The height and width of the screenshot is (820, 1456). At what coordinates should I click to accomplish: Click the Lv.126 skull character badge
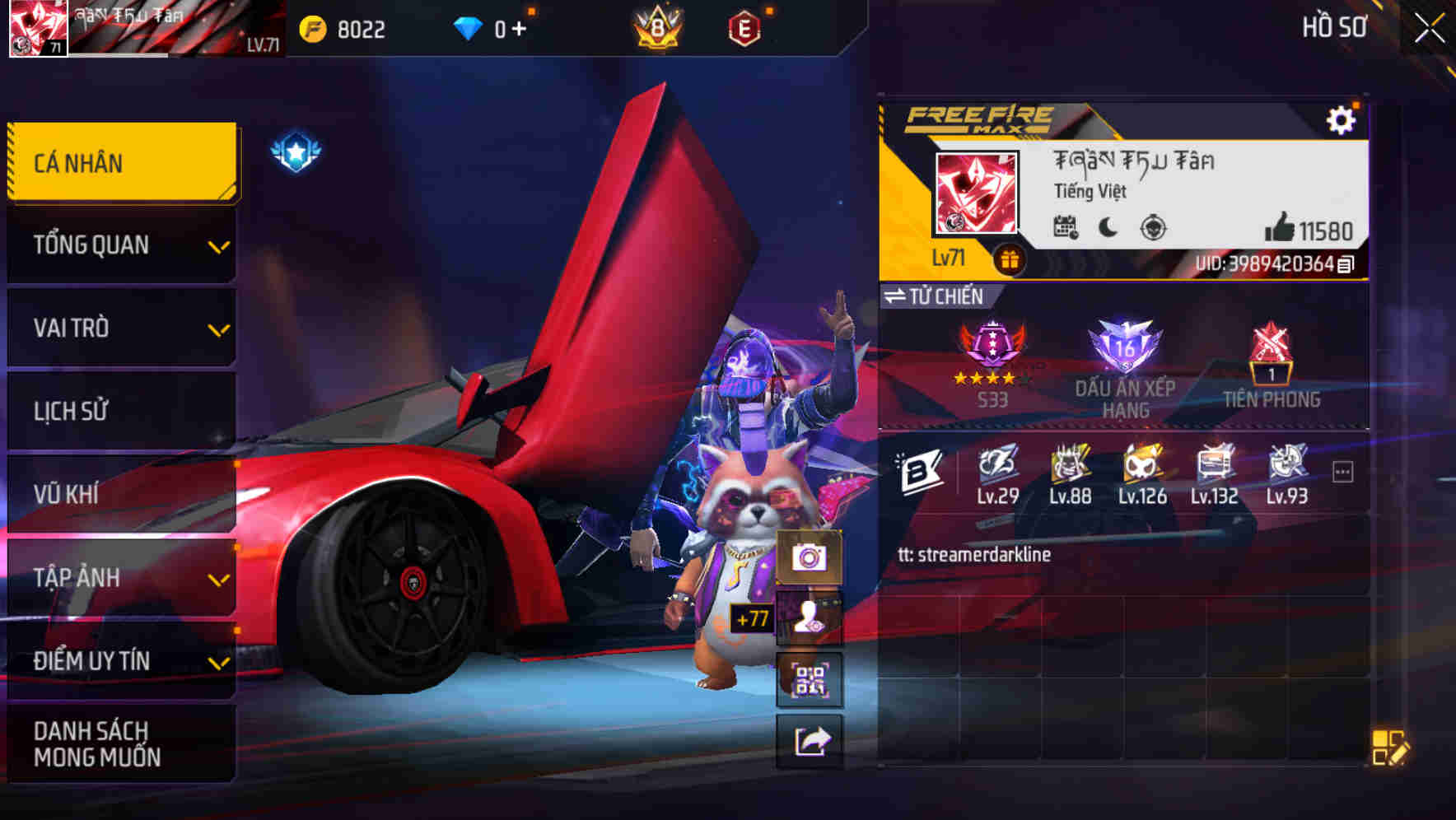point(1140,467)
